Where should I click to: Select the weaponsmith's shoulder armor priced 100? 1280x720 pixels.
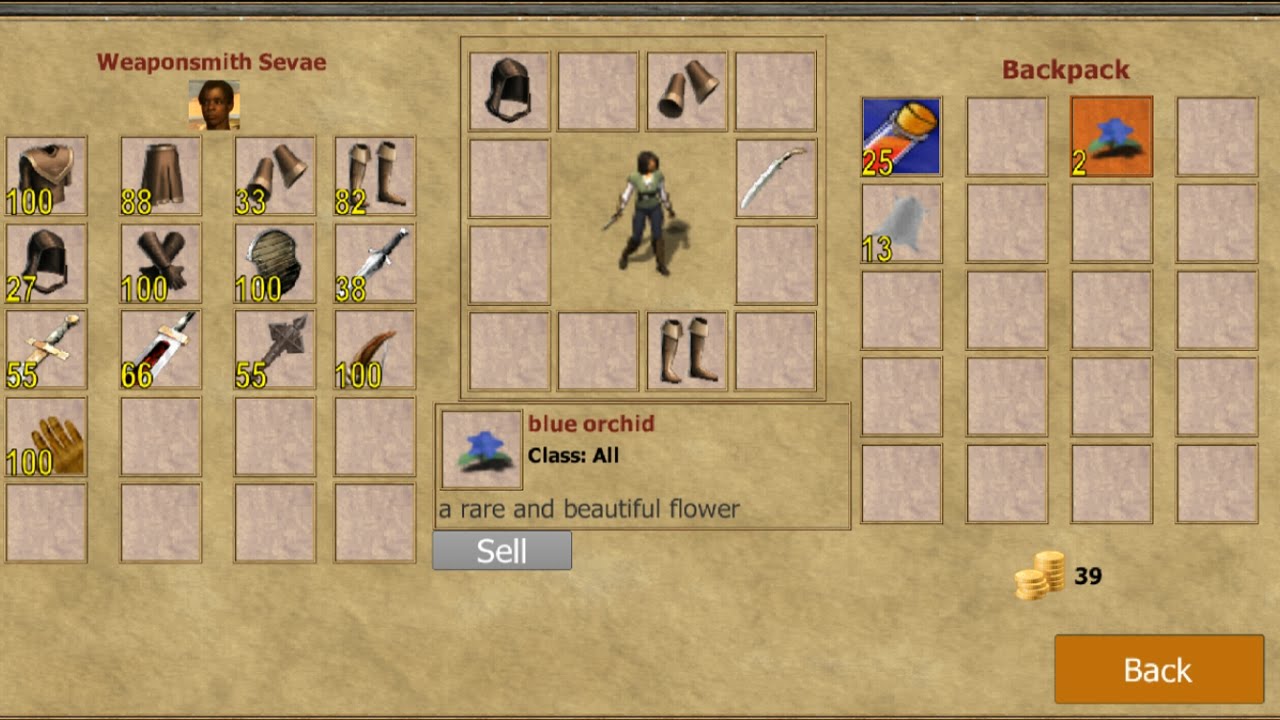46,177
